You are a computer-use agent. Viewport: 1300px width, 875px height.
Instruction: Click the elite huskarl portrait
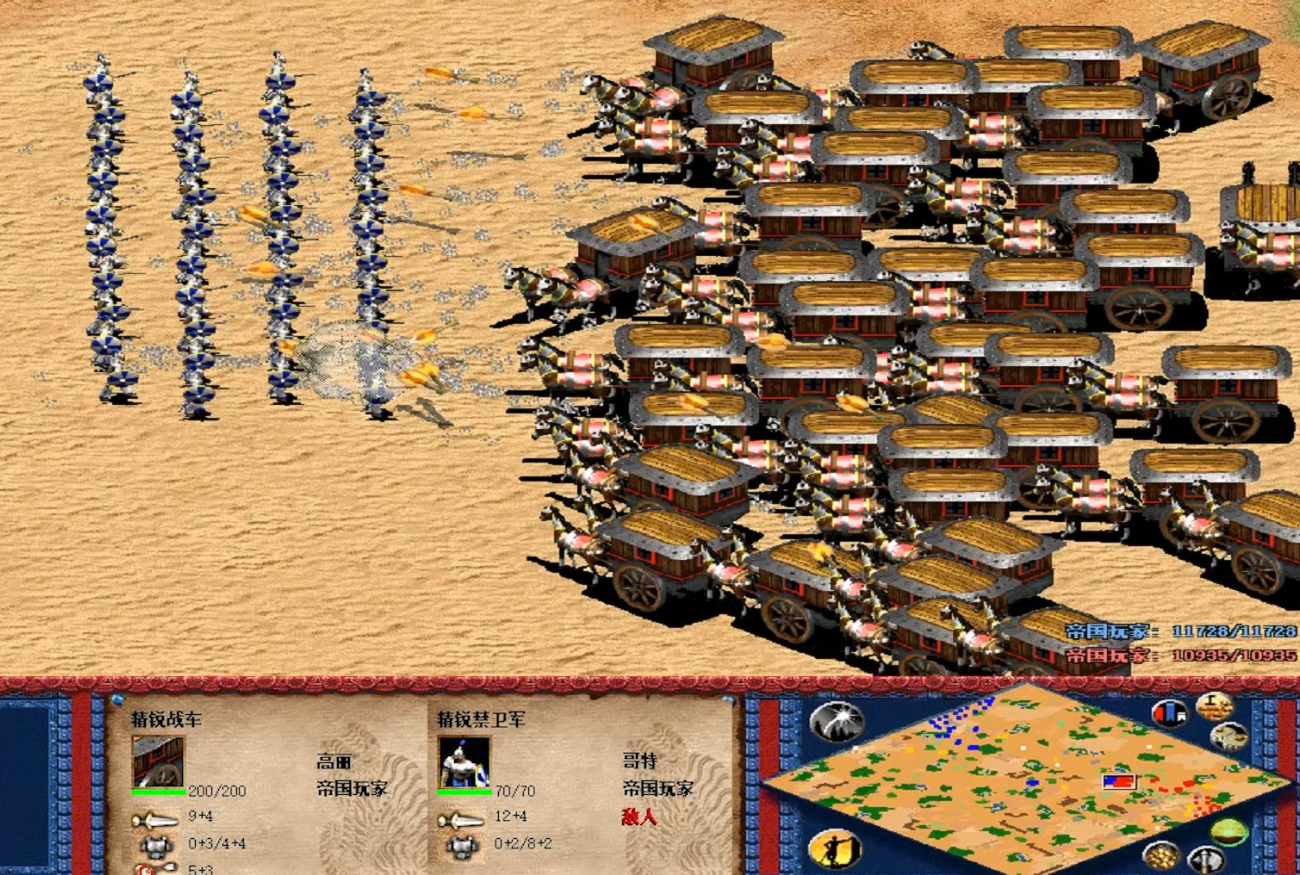point(464,762)
